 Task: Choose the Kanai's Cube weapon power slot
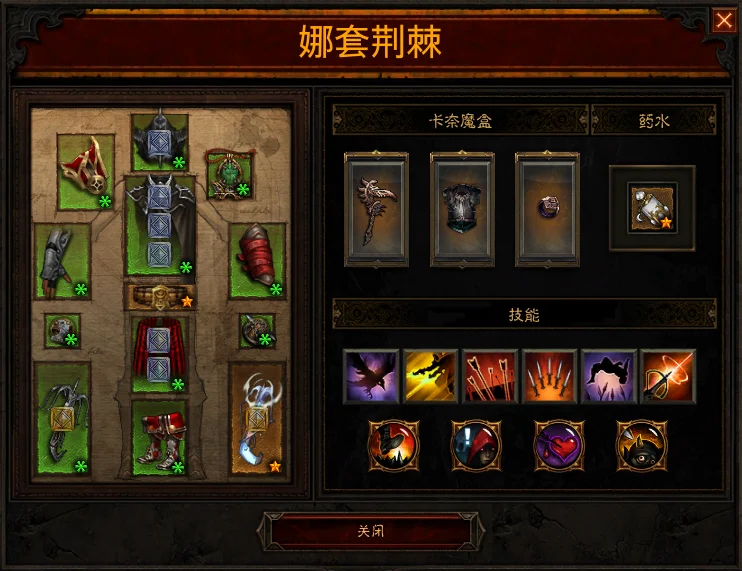376,210
